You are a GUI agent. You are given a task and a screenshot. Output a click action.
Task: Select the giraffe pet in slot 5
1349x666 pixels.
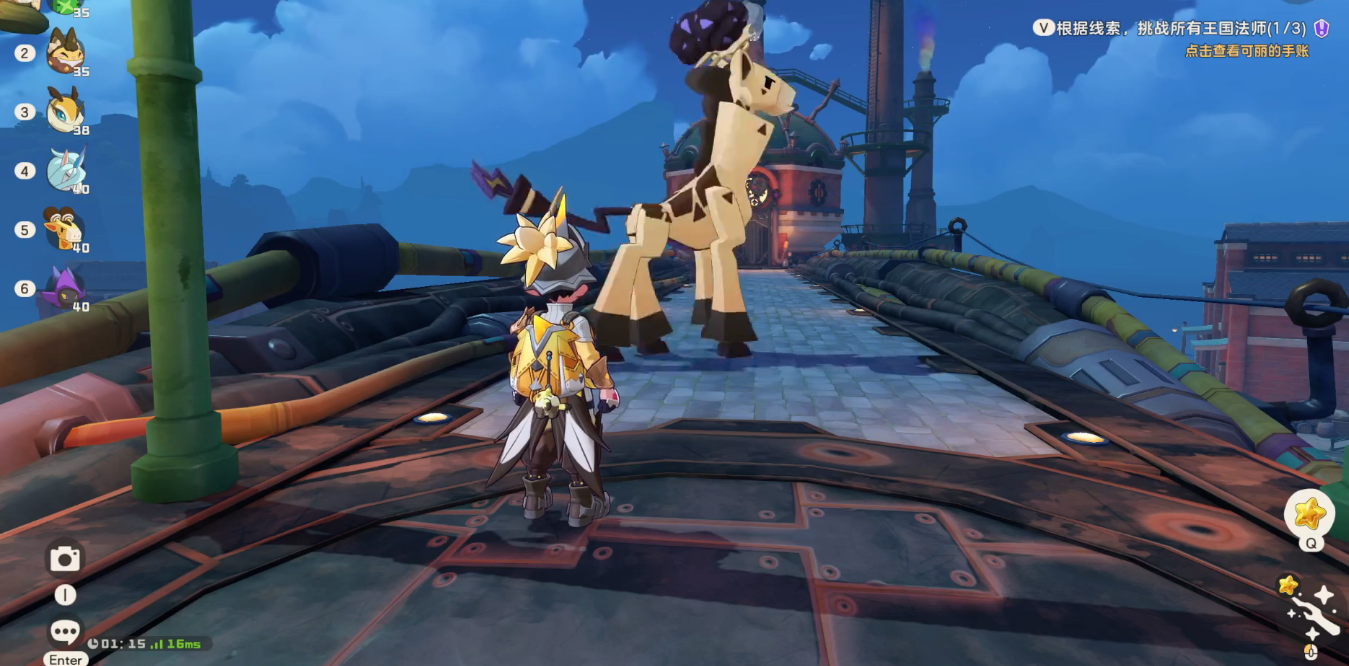pos(64,229)
